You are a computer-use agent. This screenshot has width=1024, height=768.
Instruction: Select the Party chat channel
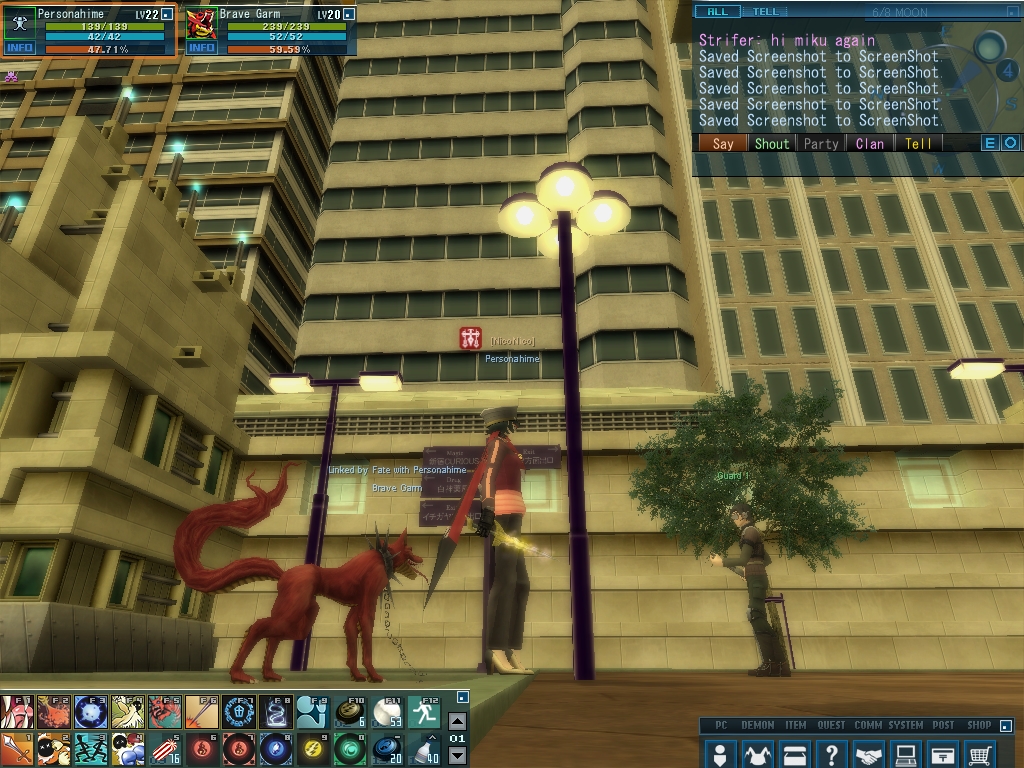(x=821, y=144)
